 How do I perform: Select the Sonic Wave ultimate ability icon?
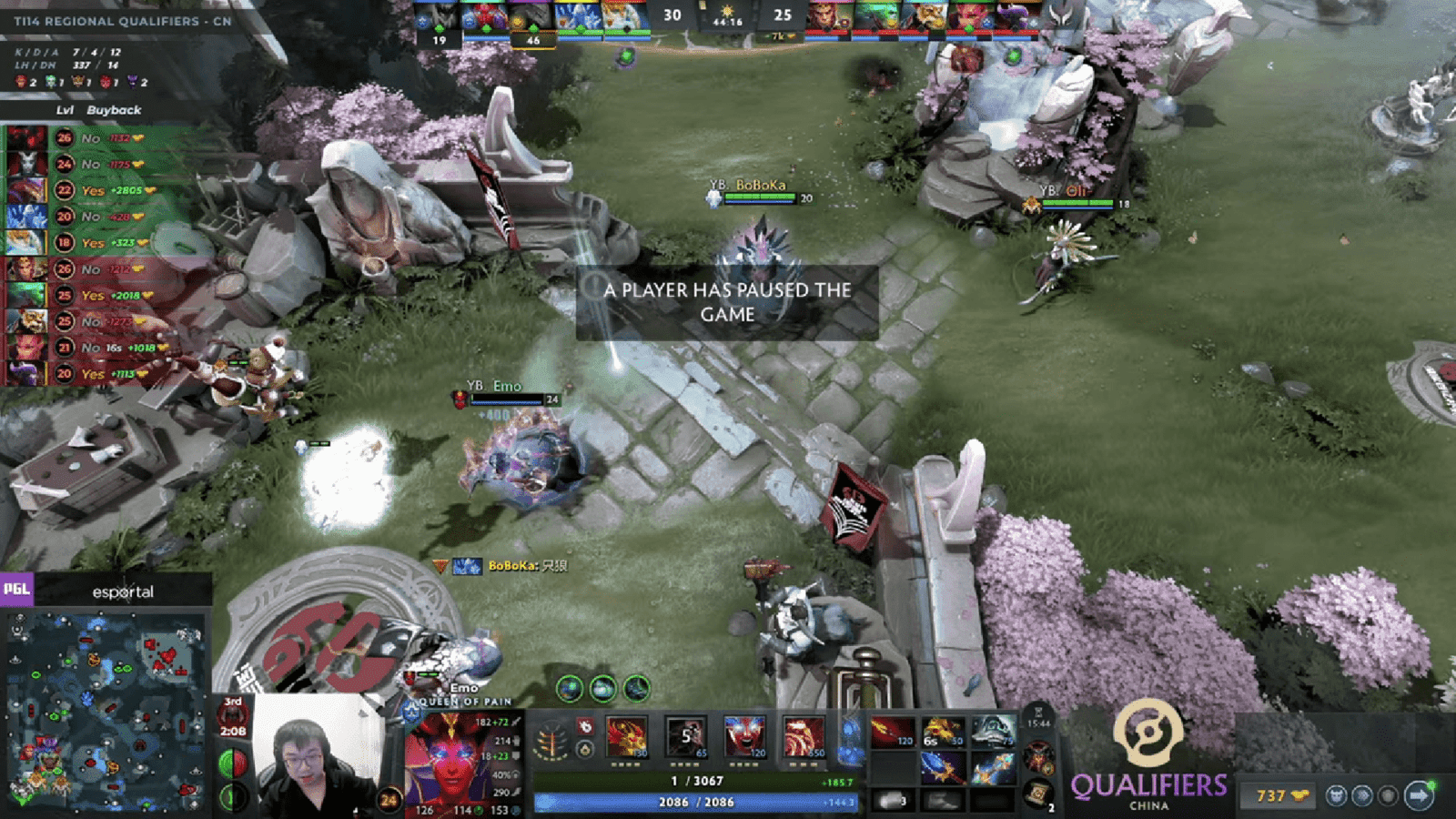[x=803, y=737]
